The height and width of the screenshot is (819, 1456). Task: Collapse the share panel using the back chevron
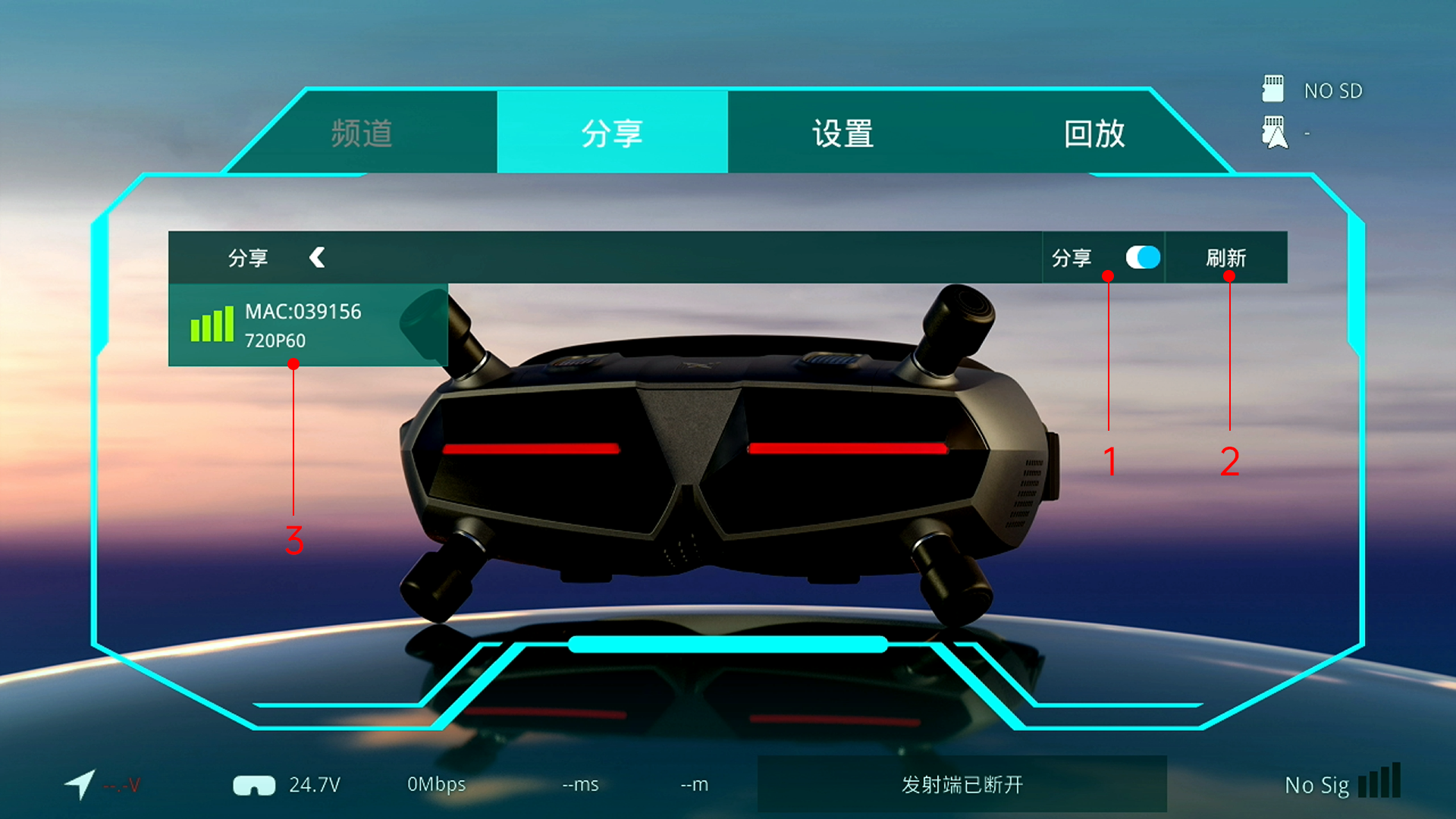(x=318, y=258)
